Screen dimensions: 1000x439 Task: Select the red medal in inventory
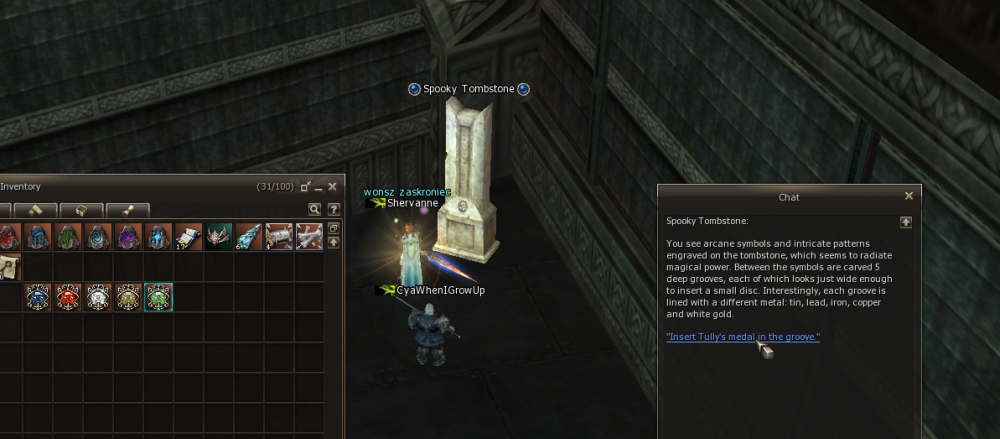(x=68, y=297)
